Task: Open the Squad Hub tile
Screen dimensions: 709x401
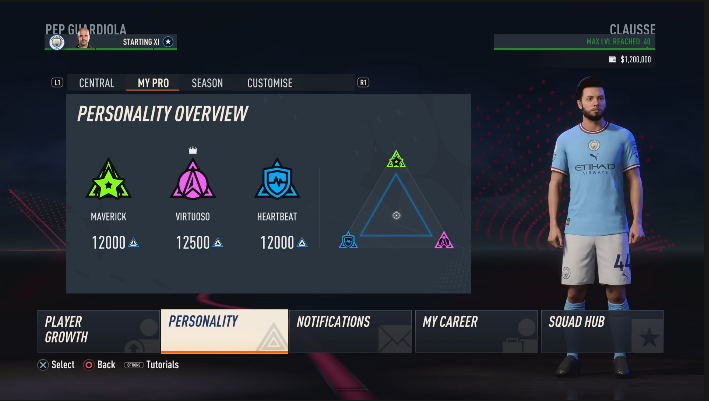Action: coord(602,331)
